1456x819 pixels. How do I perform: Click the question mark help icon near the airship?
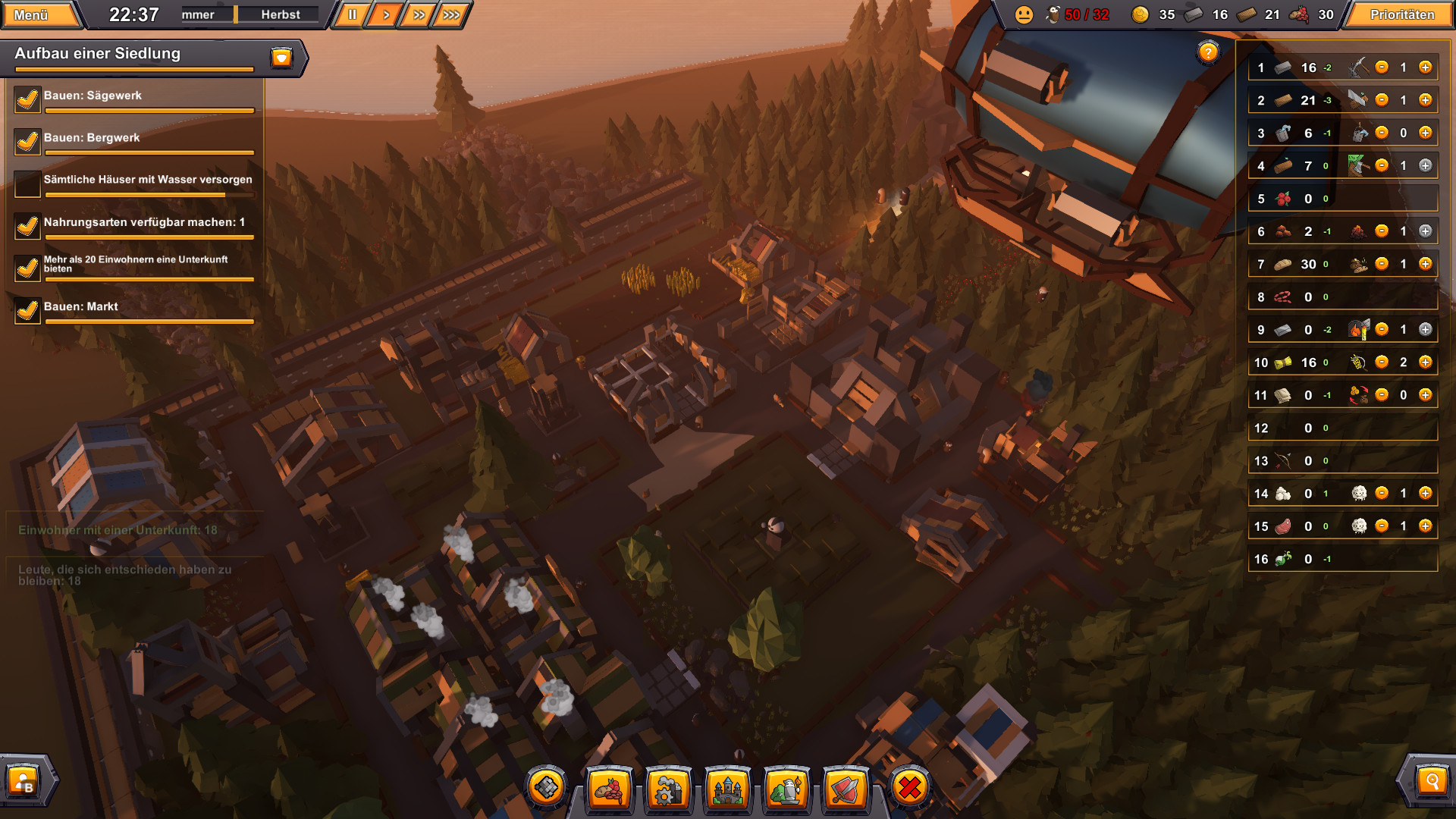[1207, 52]
